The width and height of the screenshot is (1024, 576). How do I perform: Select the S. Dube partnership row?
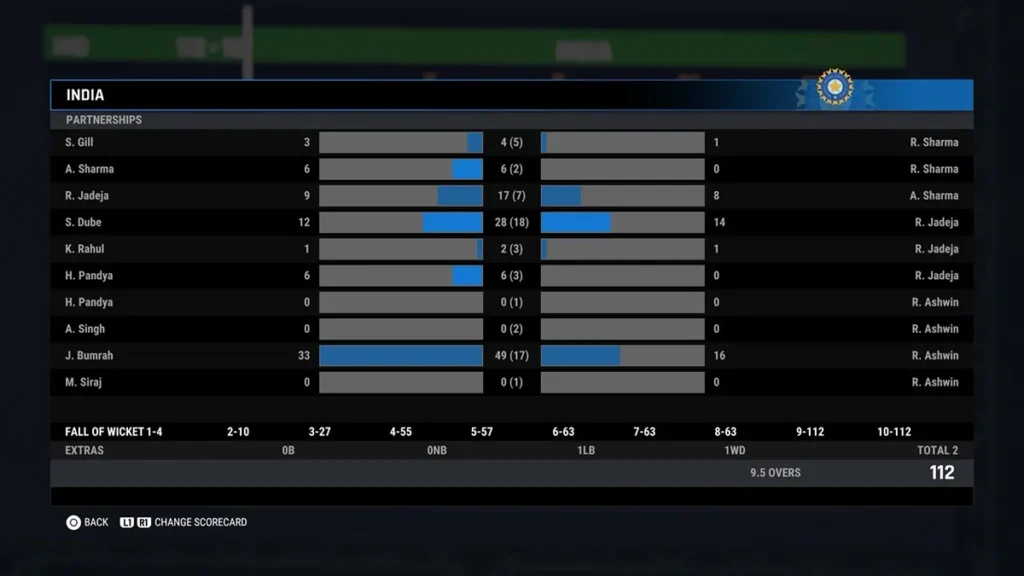coord(511,222)
